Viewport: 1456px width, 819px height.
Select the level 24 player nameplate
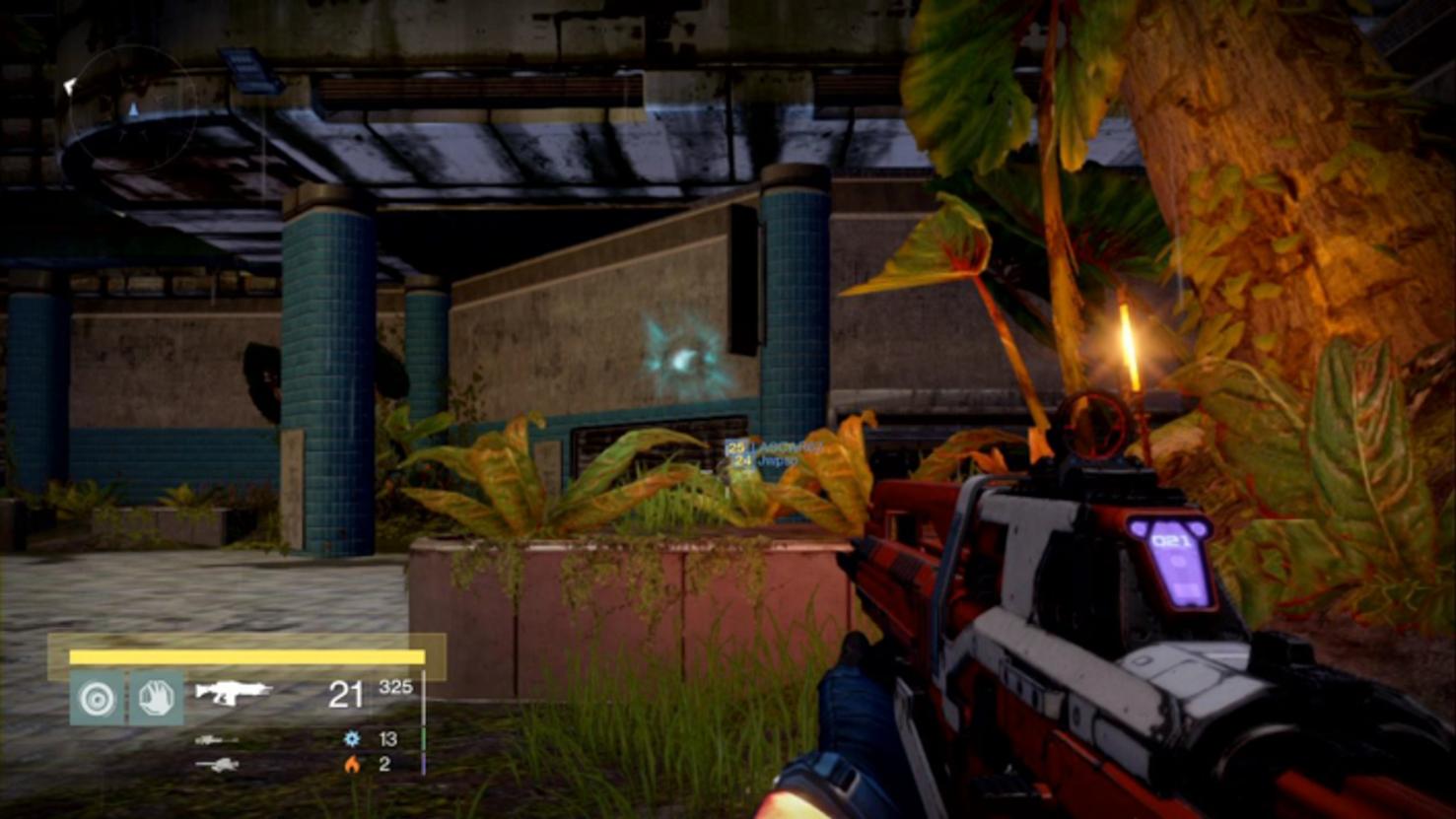(x=763, y=460)
